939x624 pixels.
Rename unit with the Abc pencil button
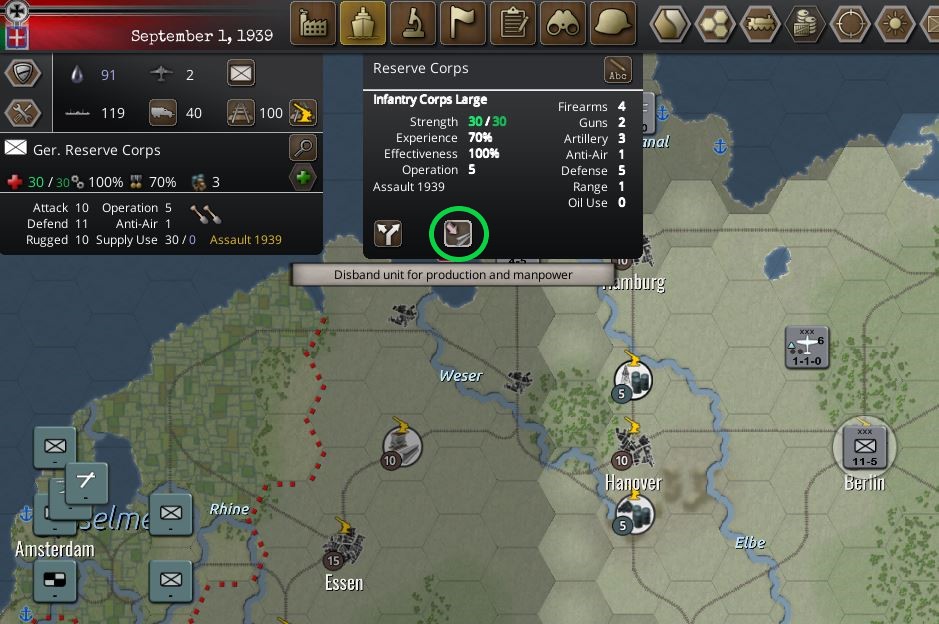[x=617, y=71]
